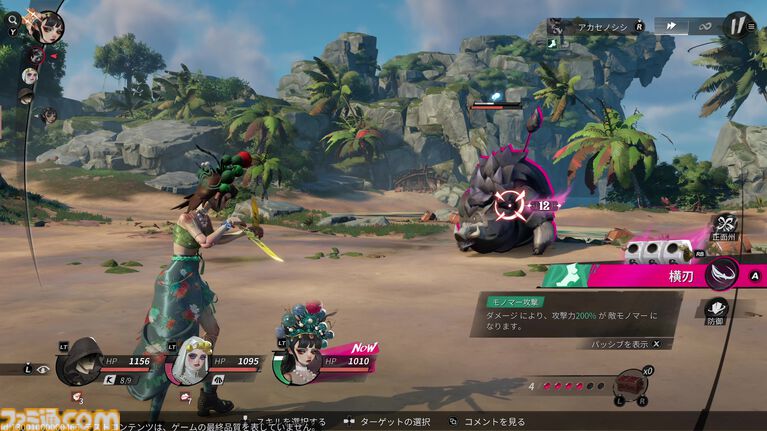Viewport: 767px width, 431px height.
Task: Click the top turn-order portrait
Action: pos(44,26)
